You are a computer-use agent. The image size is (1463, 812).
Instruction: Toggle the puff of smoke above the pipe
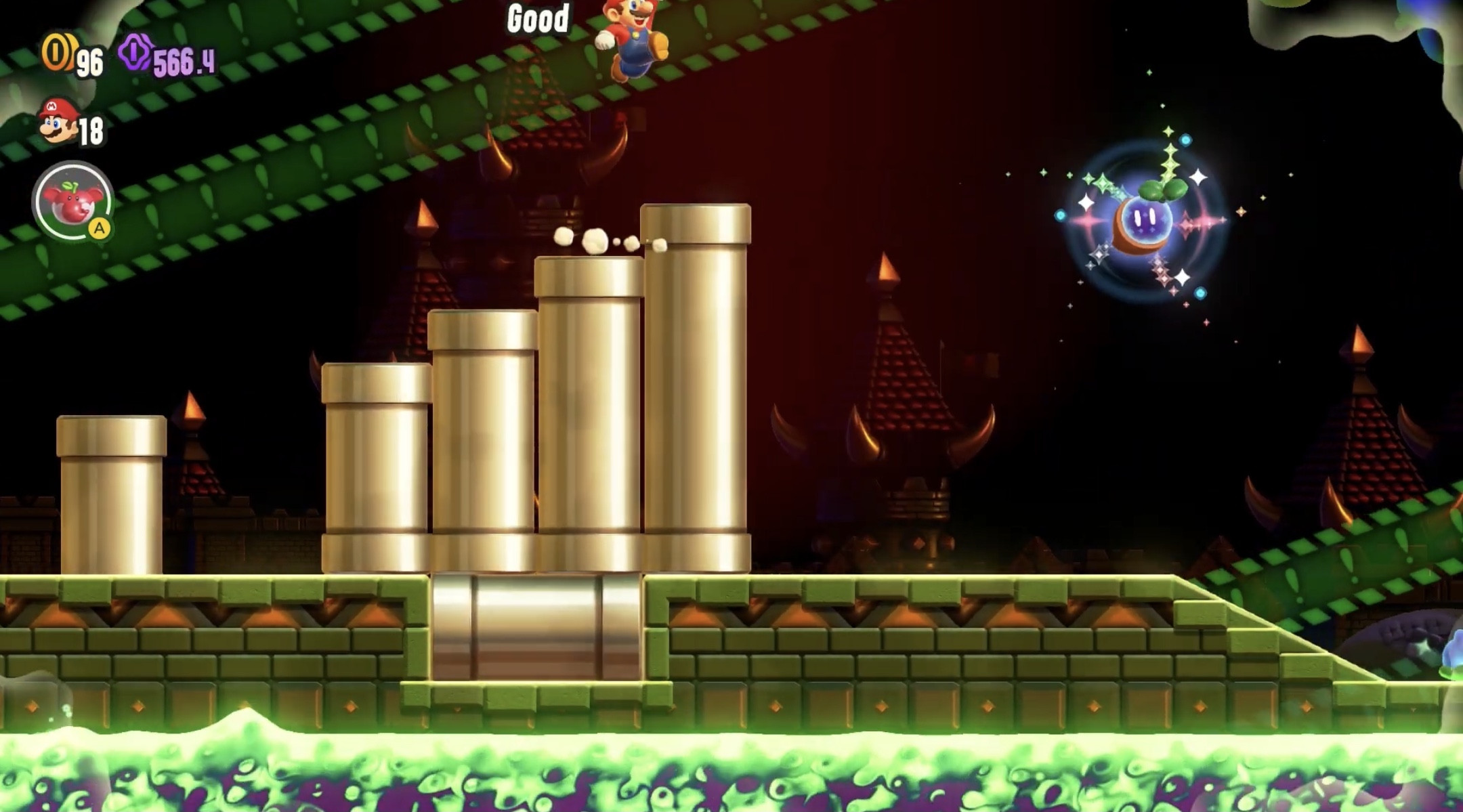(596, 240)
